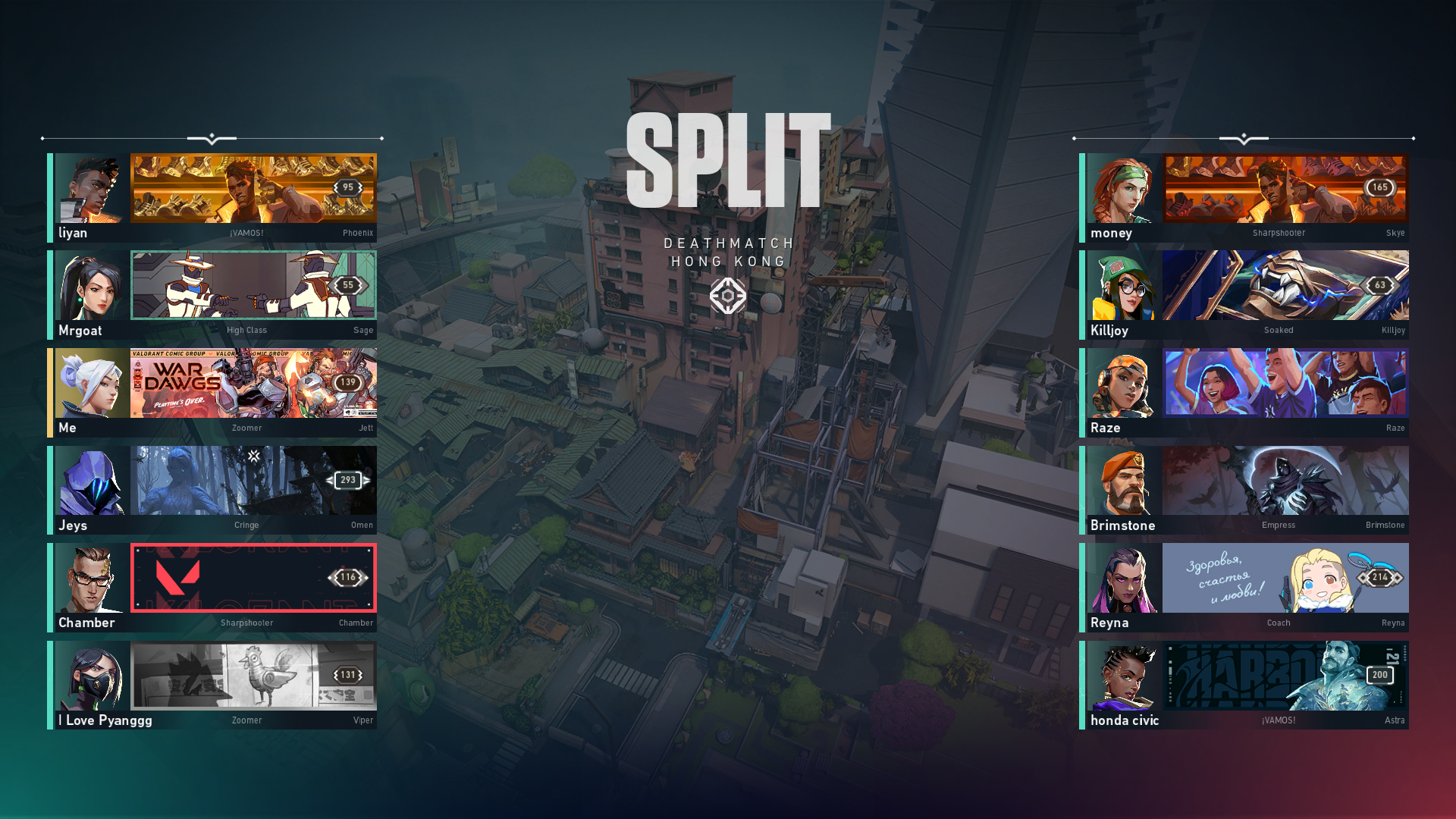The image size is (1456, 819).
Task: Click honda civic's level 200 badge
Action: point(1379,675)
